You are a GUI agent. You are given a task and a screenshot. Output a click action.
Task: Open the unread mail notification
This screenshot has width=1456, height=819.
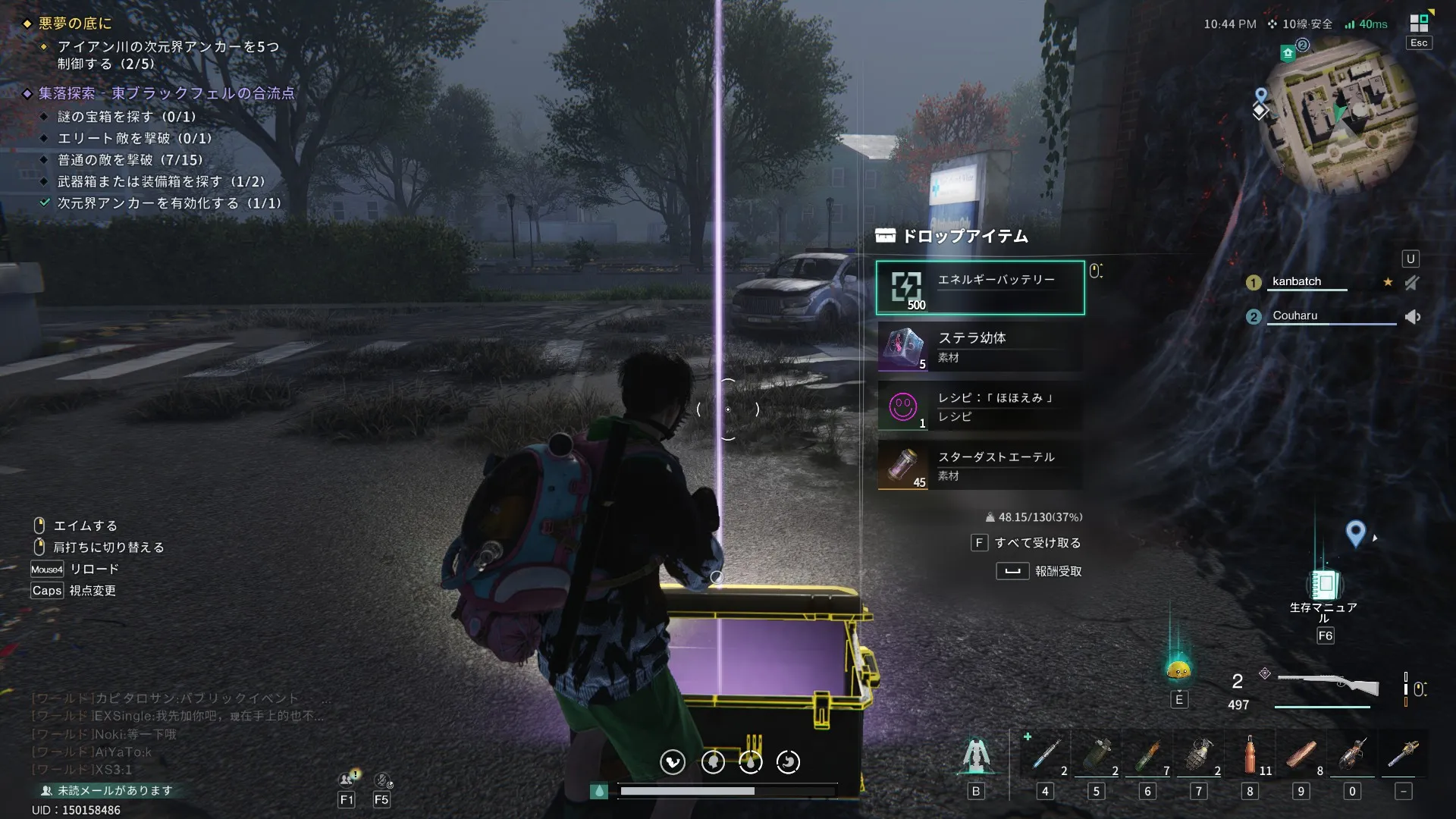(x=107, y=790)
